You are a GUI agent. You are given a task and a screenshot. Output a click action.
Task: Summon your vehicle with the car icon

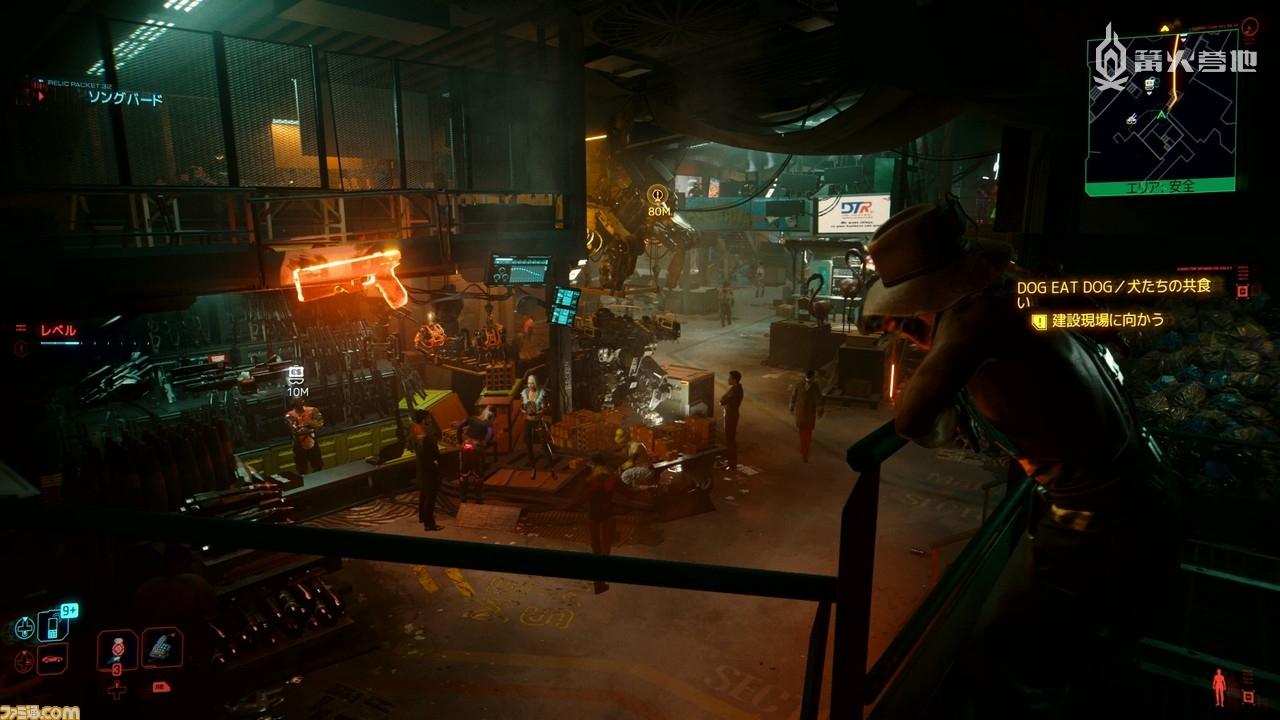[x=53, y=660]
